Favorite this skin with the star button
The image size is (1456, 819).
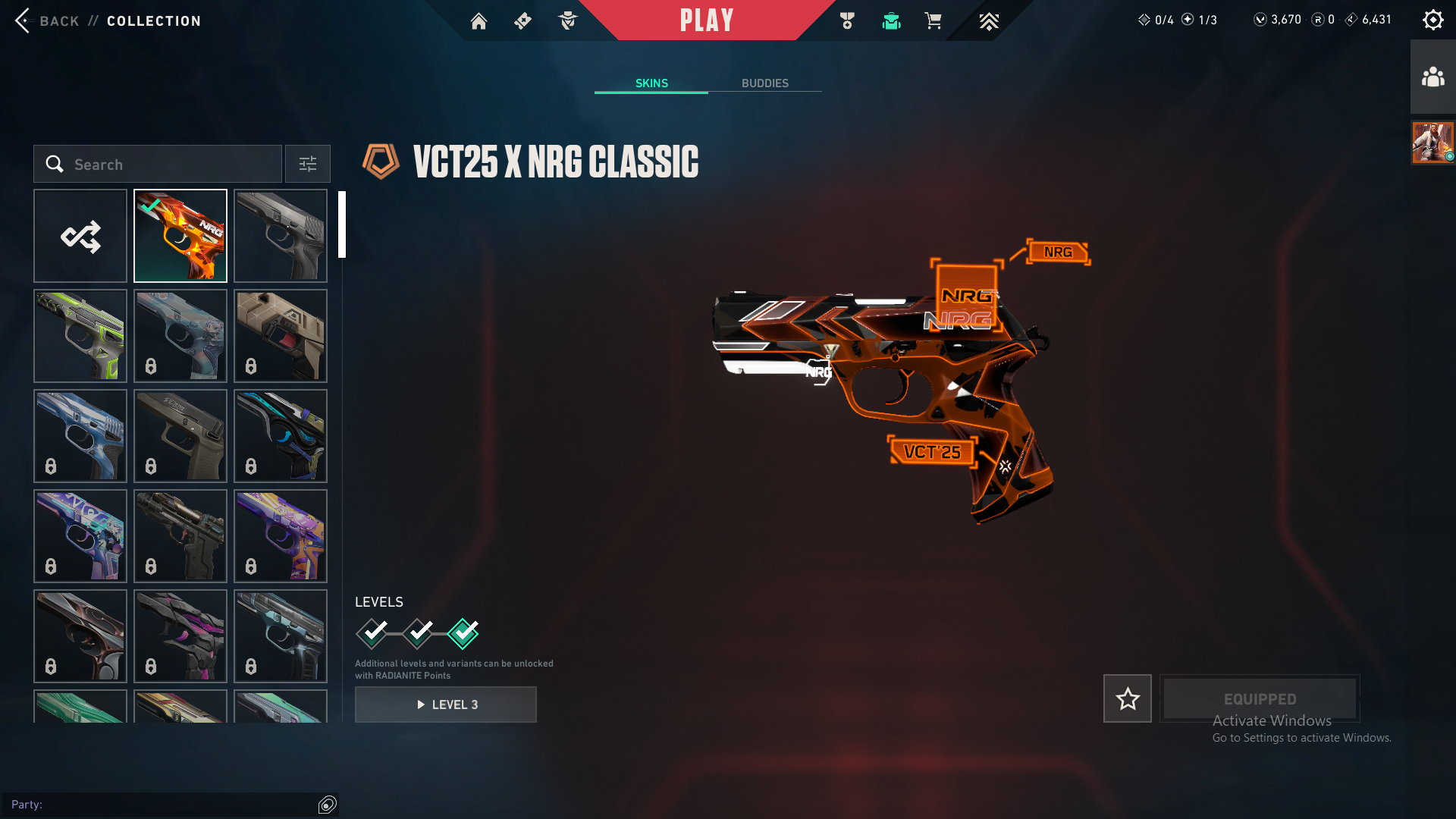(1127, 698)
